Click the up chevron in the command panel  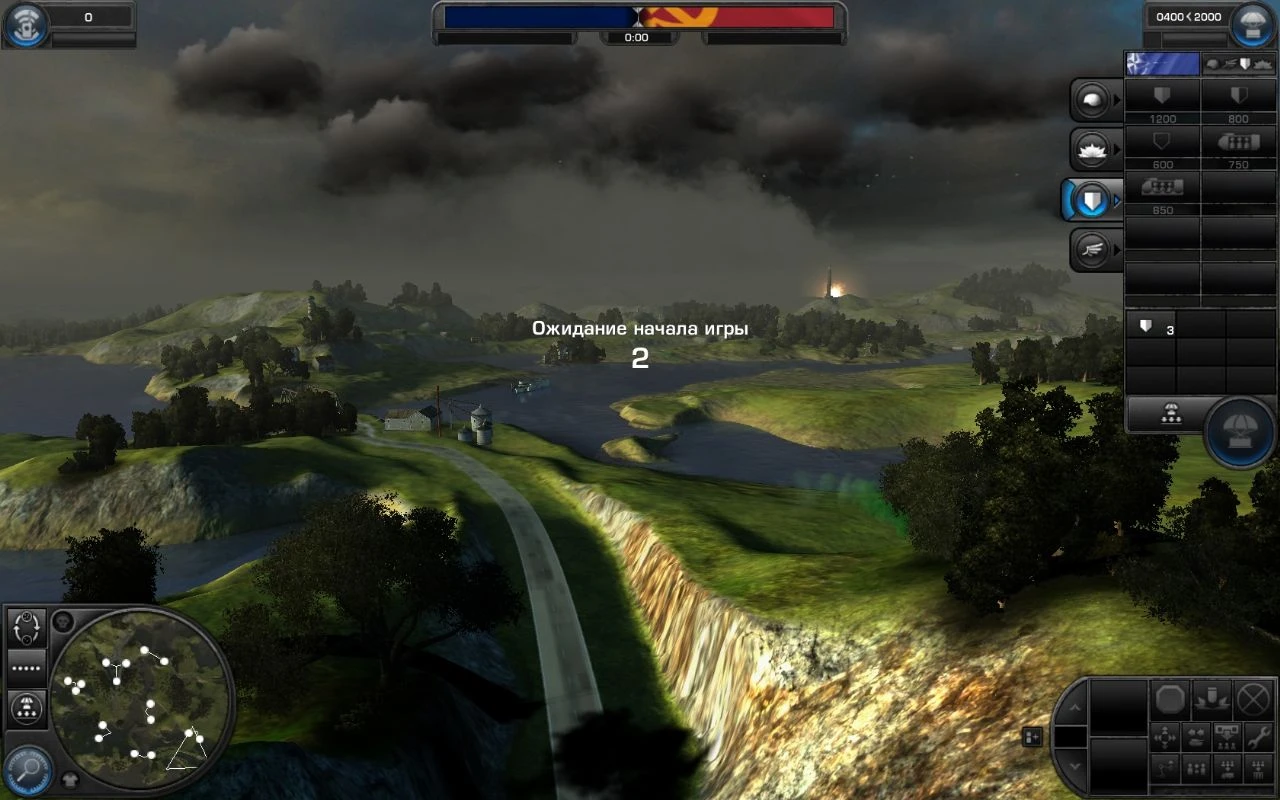click(1076, 707)
